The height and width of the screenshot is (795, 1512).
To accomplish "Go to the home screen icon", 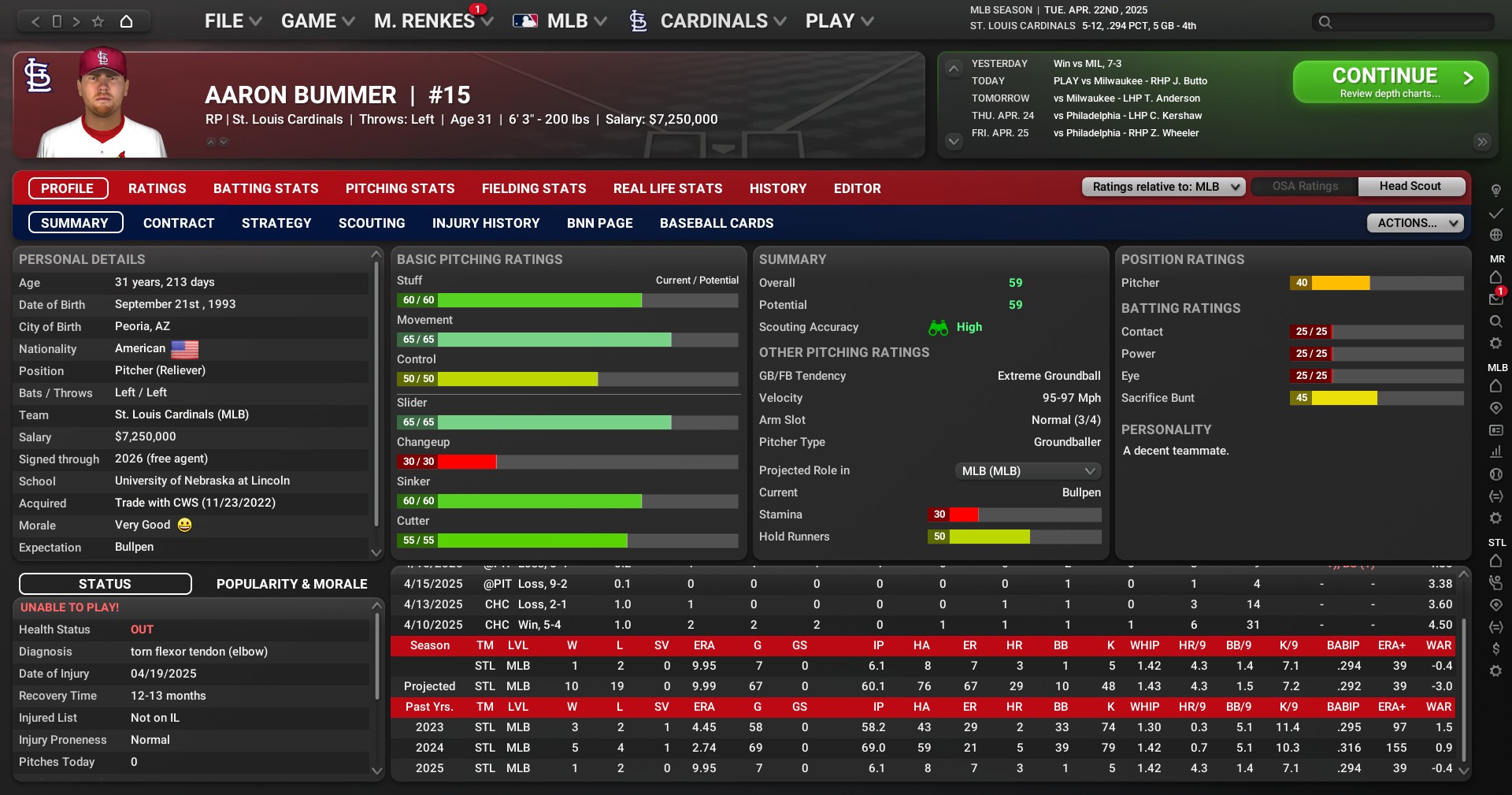I will pos(126,21).
